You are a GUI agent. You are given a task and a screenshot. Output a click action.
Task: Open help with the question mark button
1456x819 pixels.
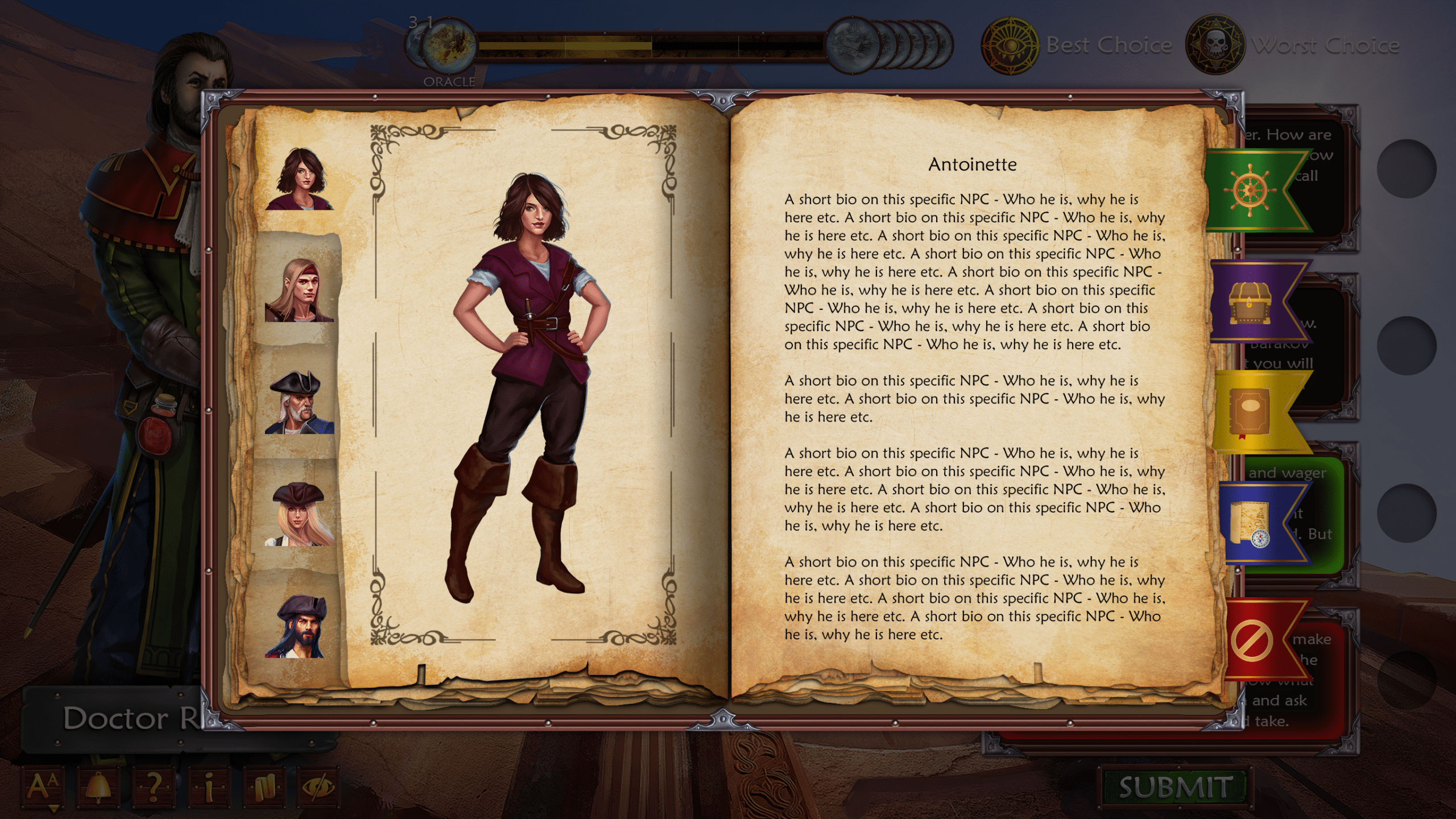coord(154,787)
